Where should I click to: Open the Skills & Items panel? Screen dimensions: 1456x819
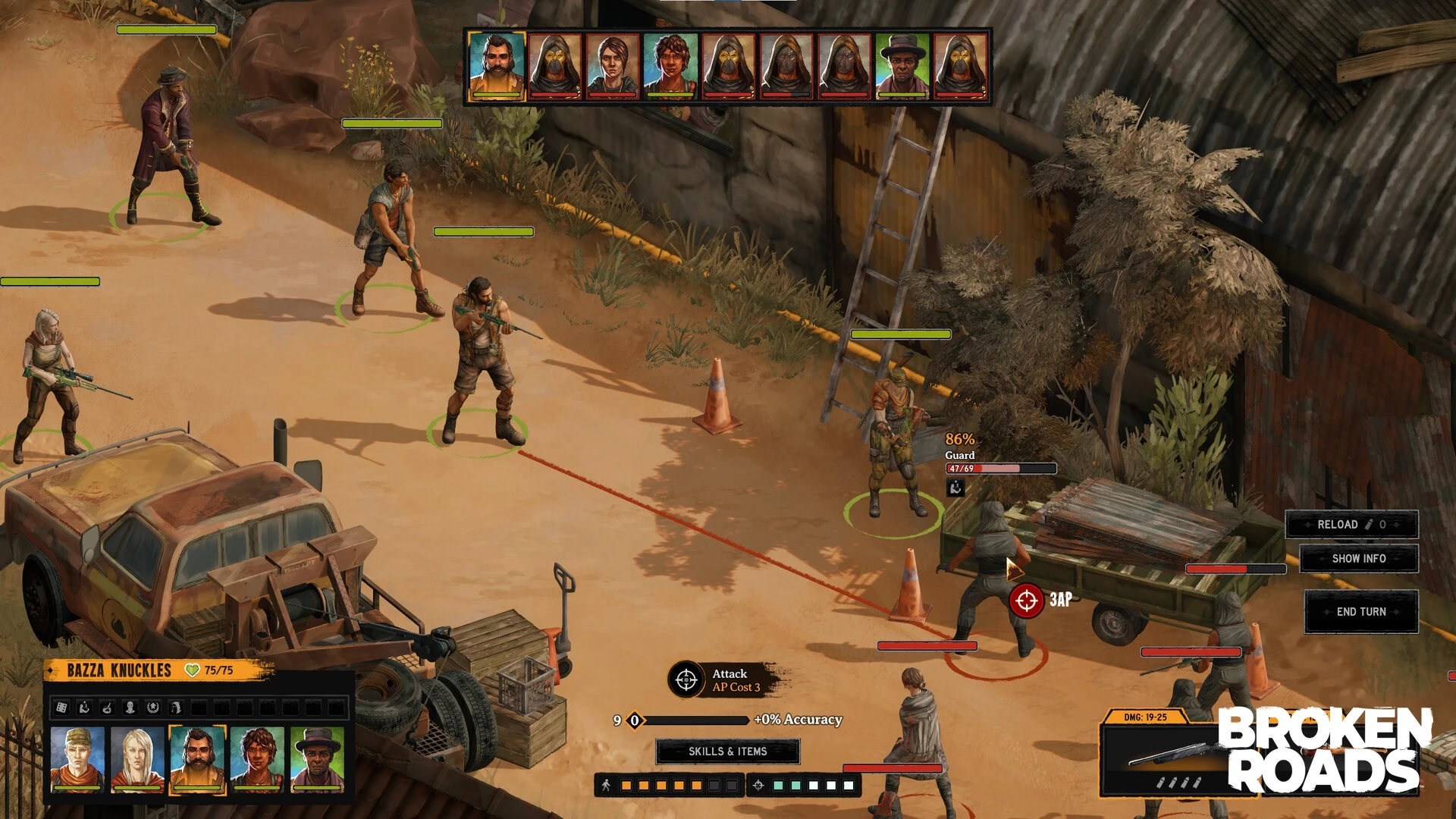pyautogui.click(x=727, y=752)
